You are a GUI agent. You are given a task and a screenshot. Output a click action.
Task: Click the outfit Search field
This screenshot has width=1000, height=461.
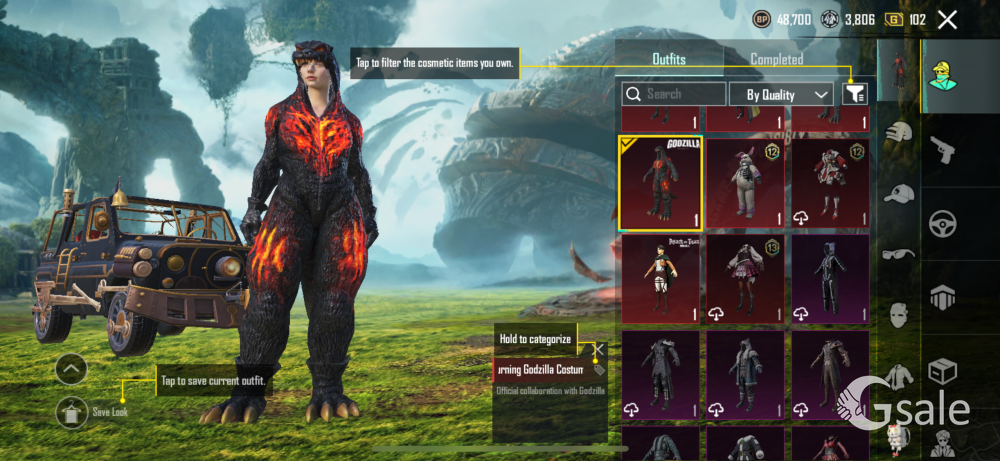[675, 94]
